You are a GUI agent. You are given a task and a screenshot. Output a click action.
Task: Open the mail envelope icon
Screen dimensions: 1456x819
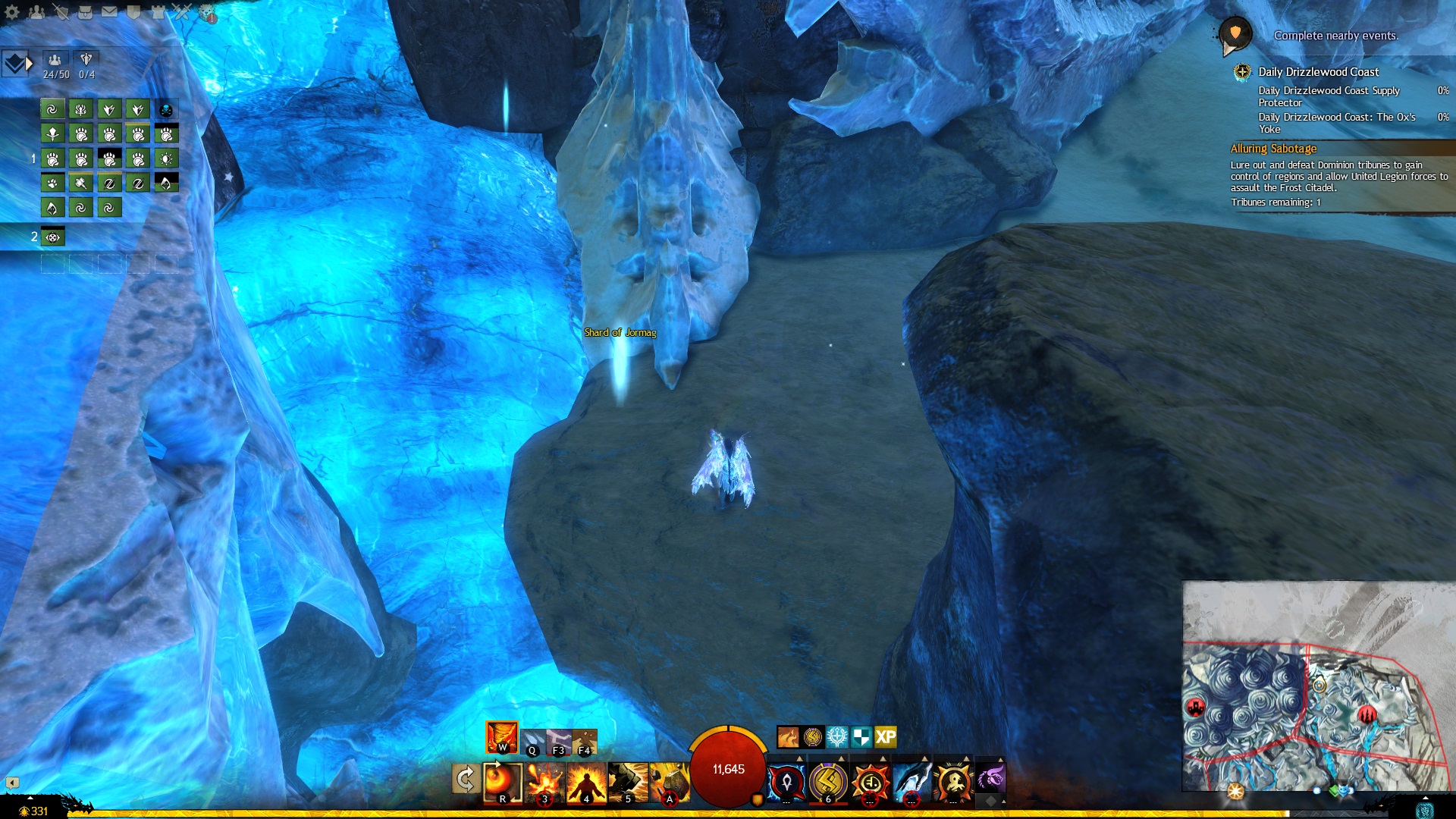pyautogui.click(x=109, y=12)
